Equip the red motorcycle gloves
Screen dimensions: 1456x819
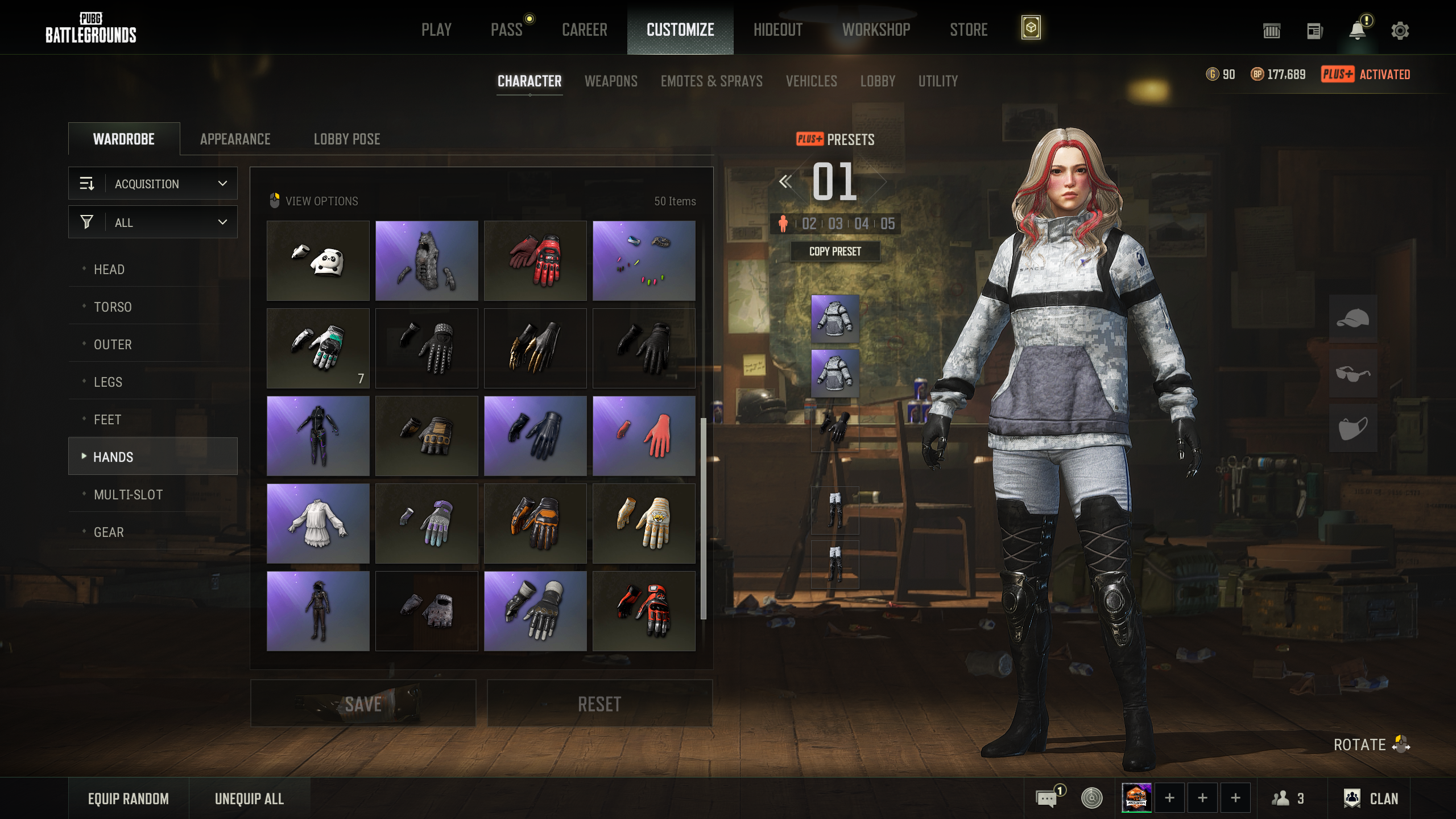tap(535, 261)
